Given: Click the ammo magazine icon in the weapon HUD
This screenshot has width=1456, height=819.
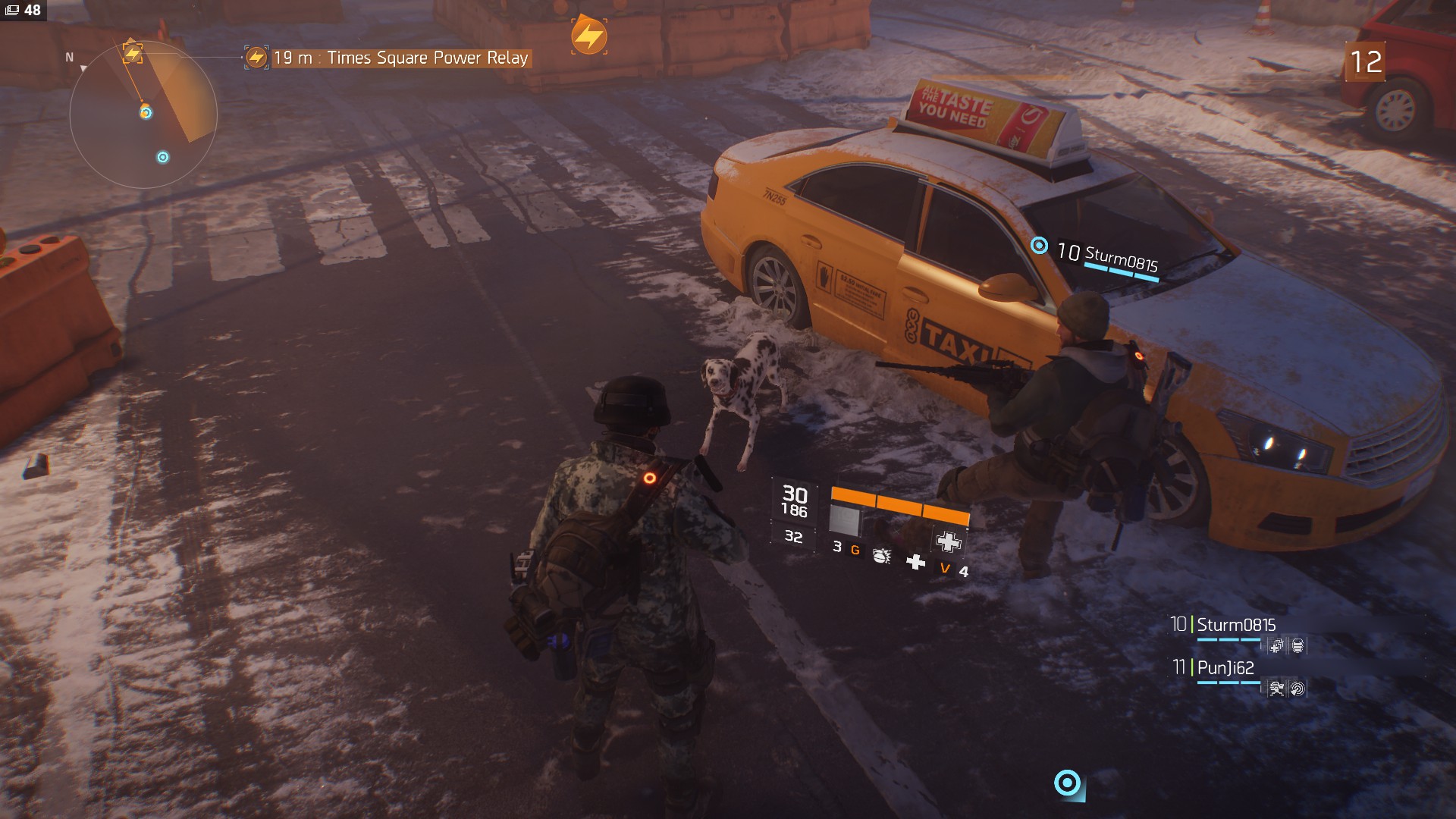Looking at the screenshot, I should 844,520.
